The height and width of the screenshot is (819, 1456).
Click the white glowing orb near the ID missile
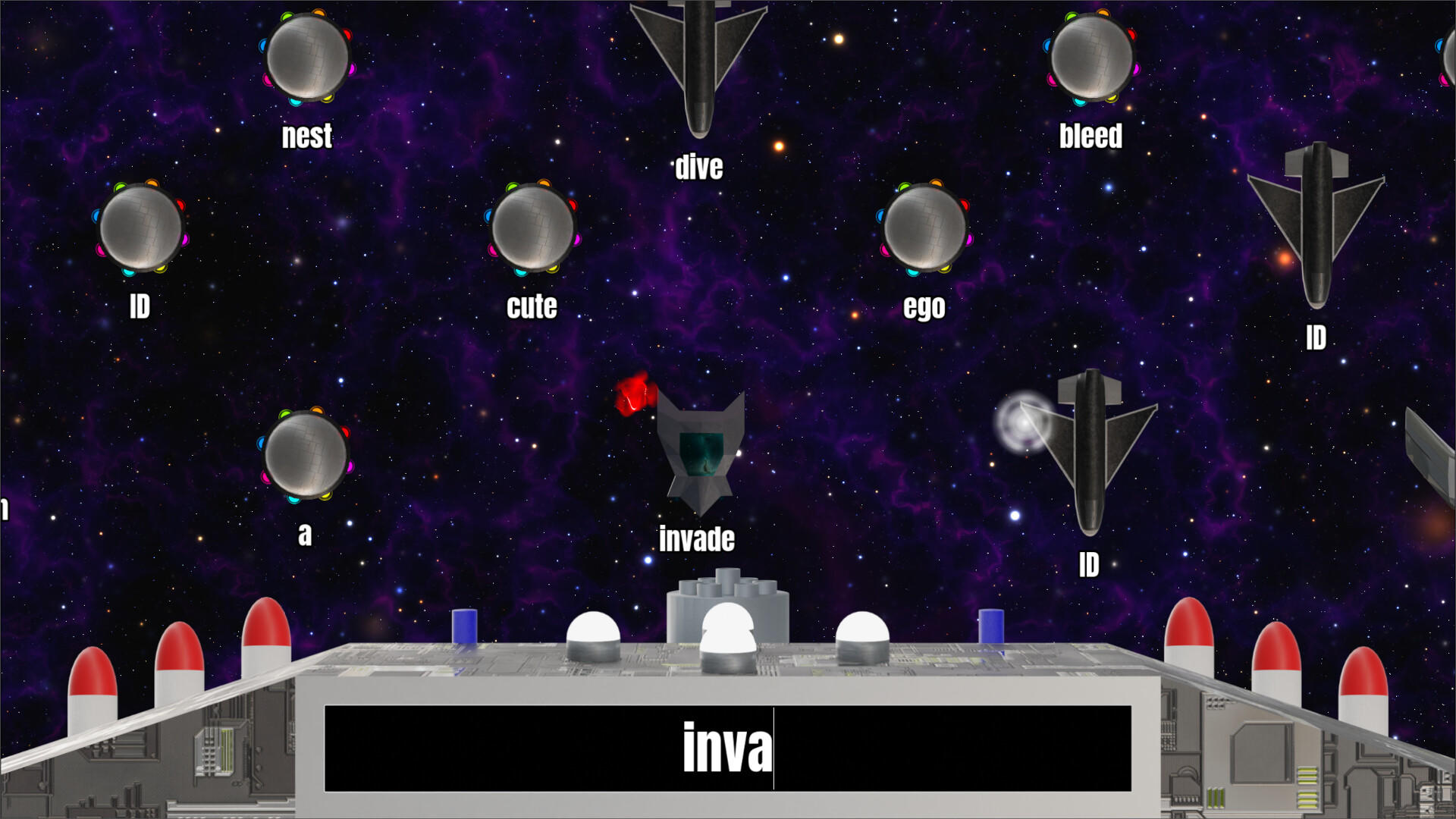(1024, 425)
